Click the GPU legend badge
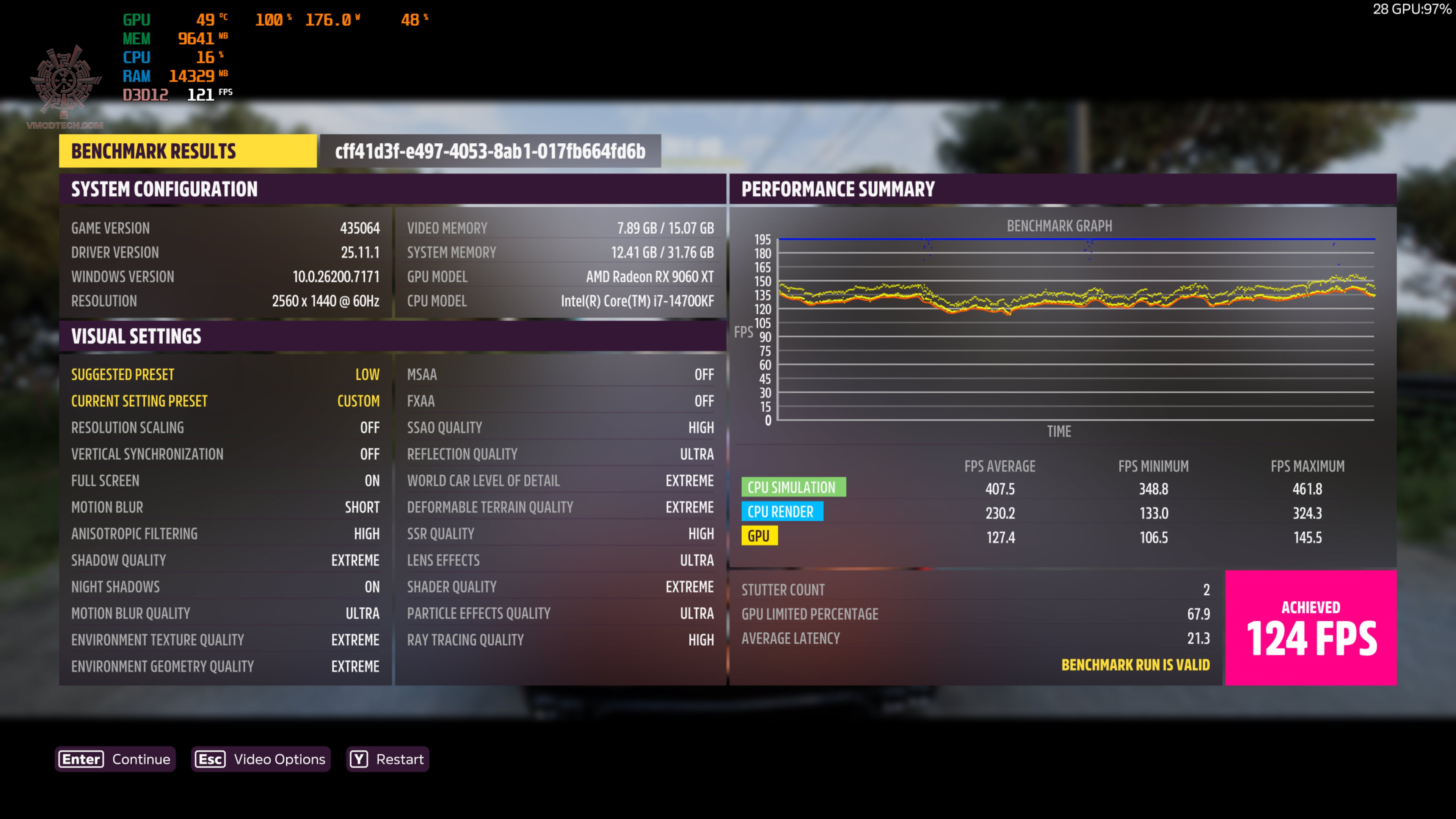Viewport: 1456px width, 819px height. (759, 535)
